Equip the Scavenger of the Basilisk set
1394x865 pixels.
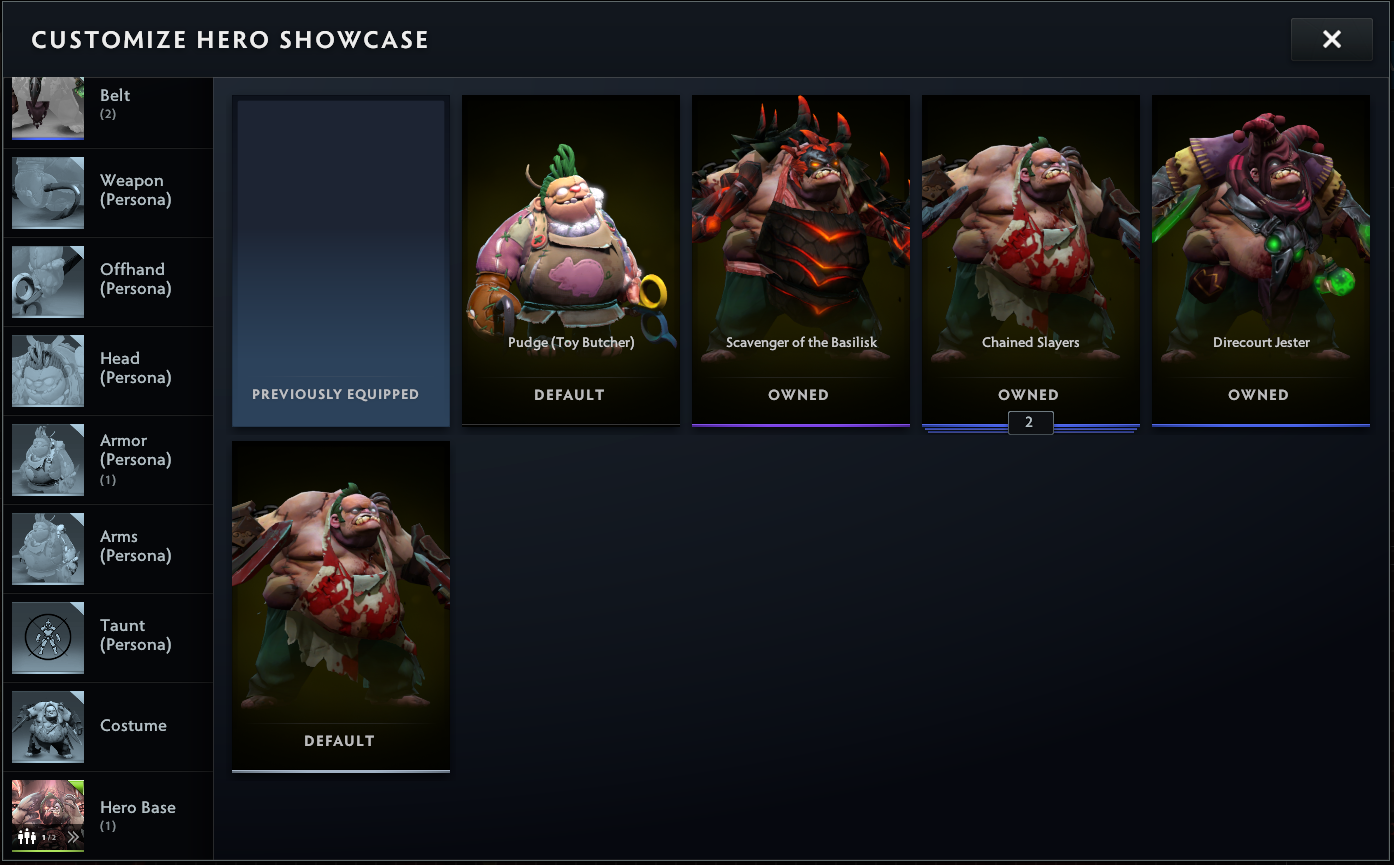tap(800, 261)
